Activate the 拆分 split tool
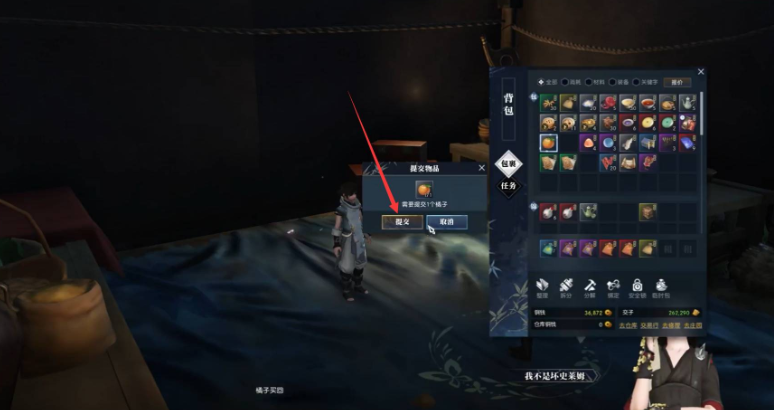Image resolution: width=774 pixels, height=410 pixels. pos(566,287)
